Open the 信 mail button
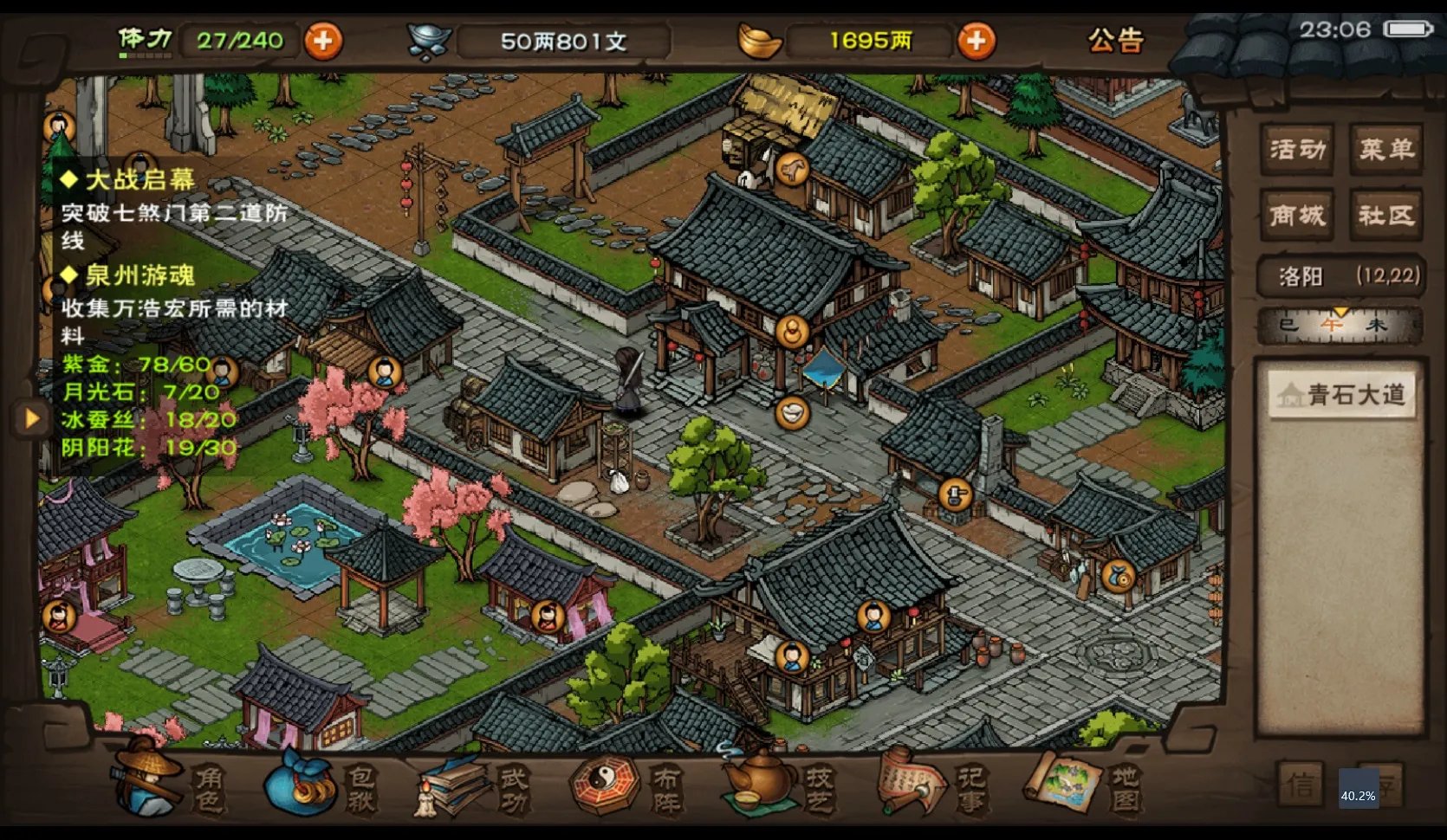1447x840 pixels. coord(1301,785)
